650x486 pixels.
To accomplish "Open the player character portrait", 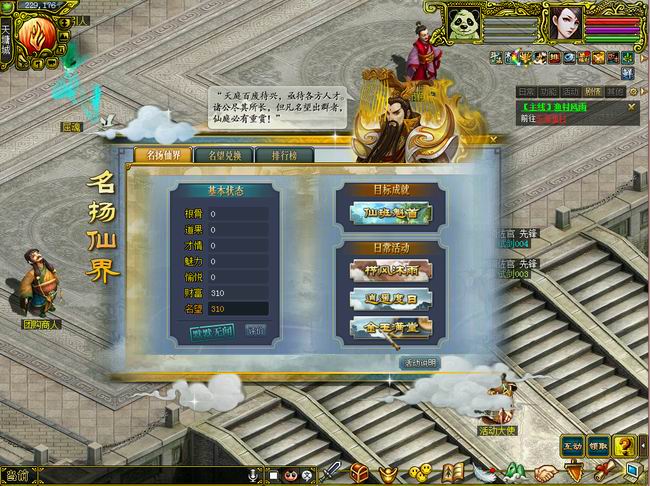I will click(x=561, y=22).
